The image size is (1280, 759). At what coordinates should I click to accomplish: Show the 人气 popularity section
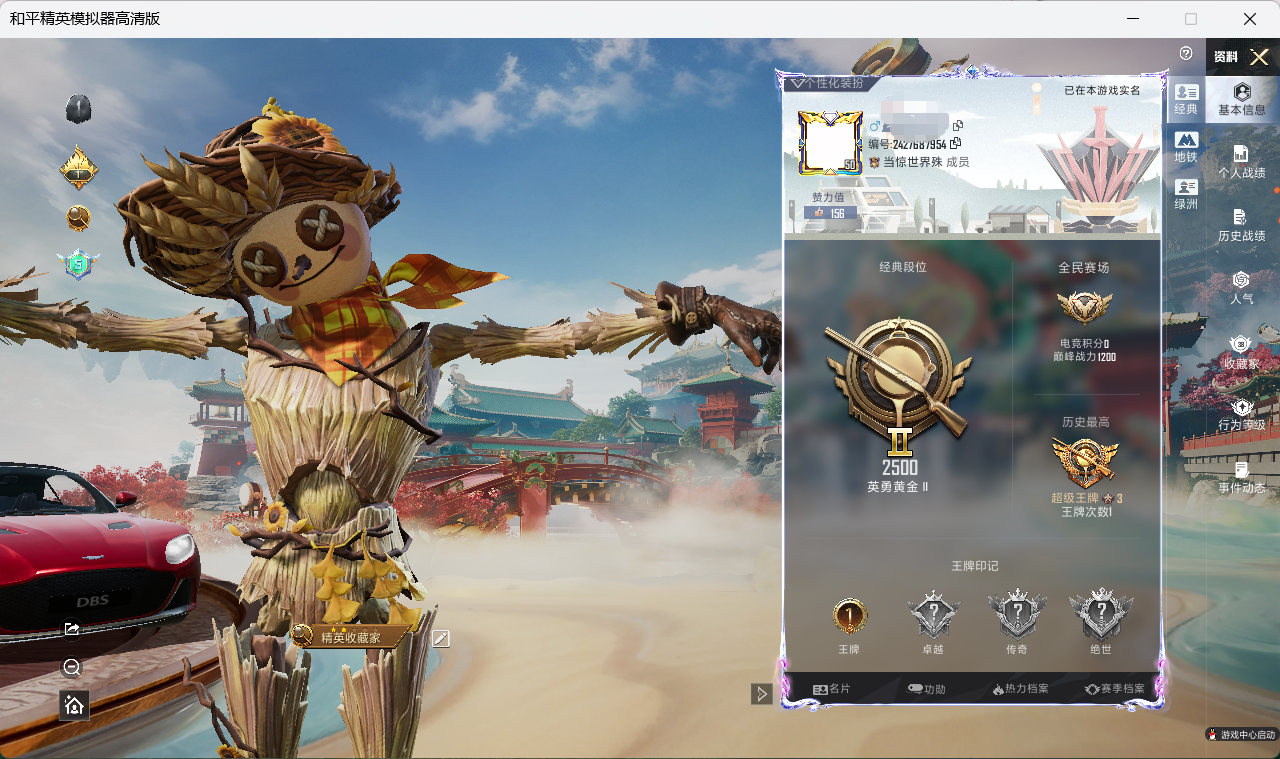tap(1241, 287)
